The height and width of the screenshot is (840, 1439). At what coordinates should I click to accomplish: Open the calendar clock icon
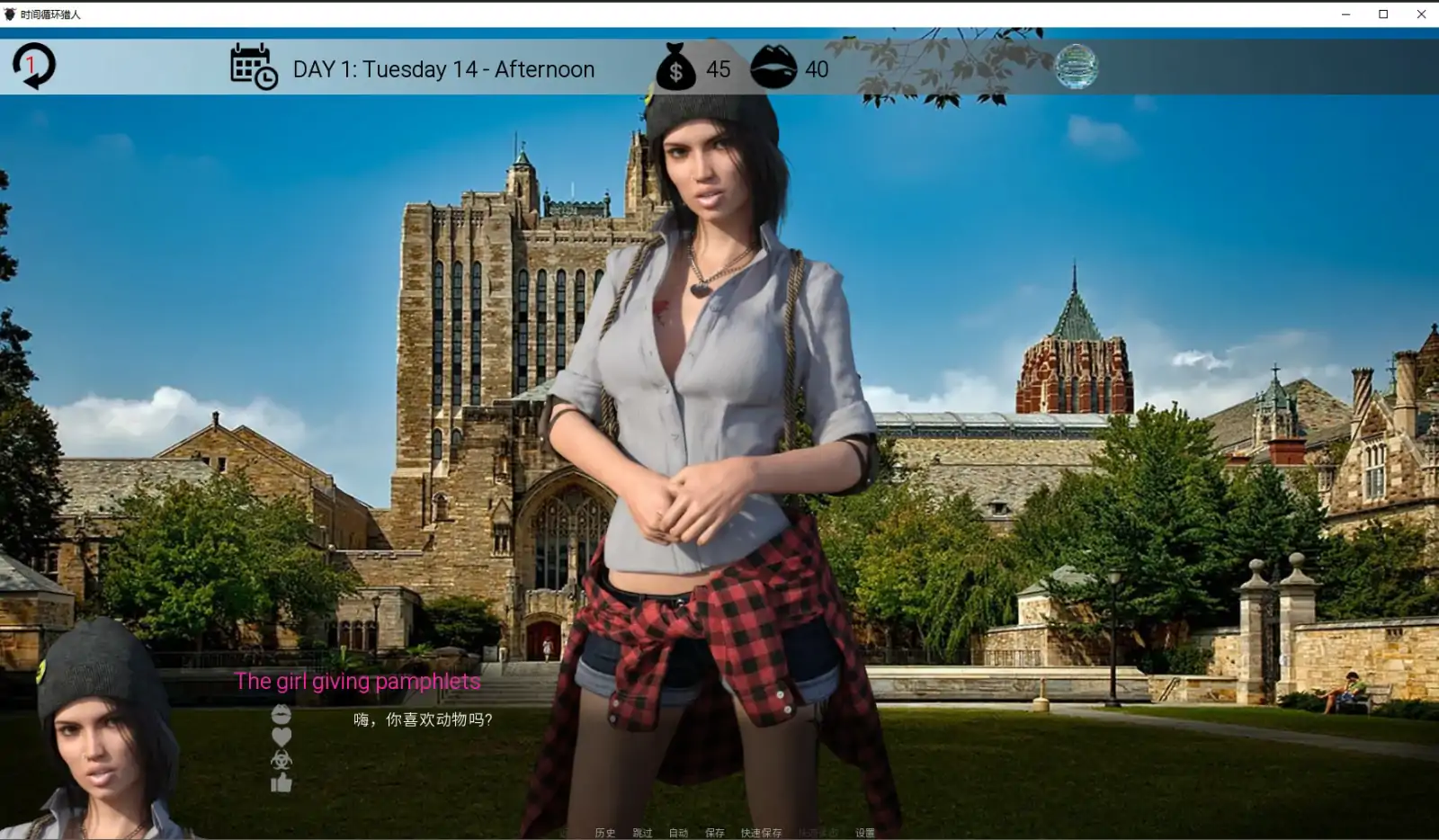tap(254, 67)
